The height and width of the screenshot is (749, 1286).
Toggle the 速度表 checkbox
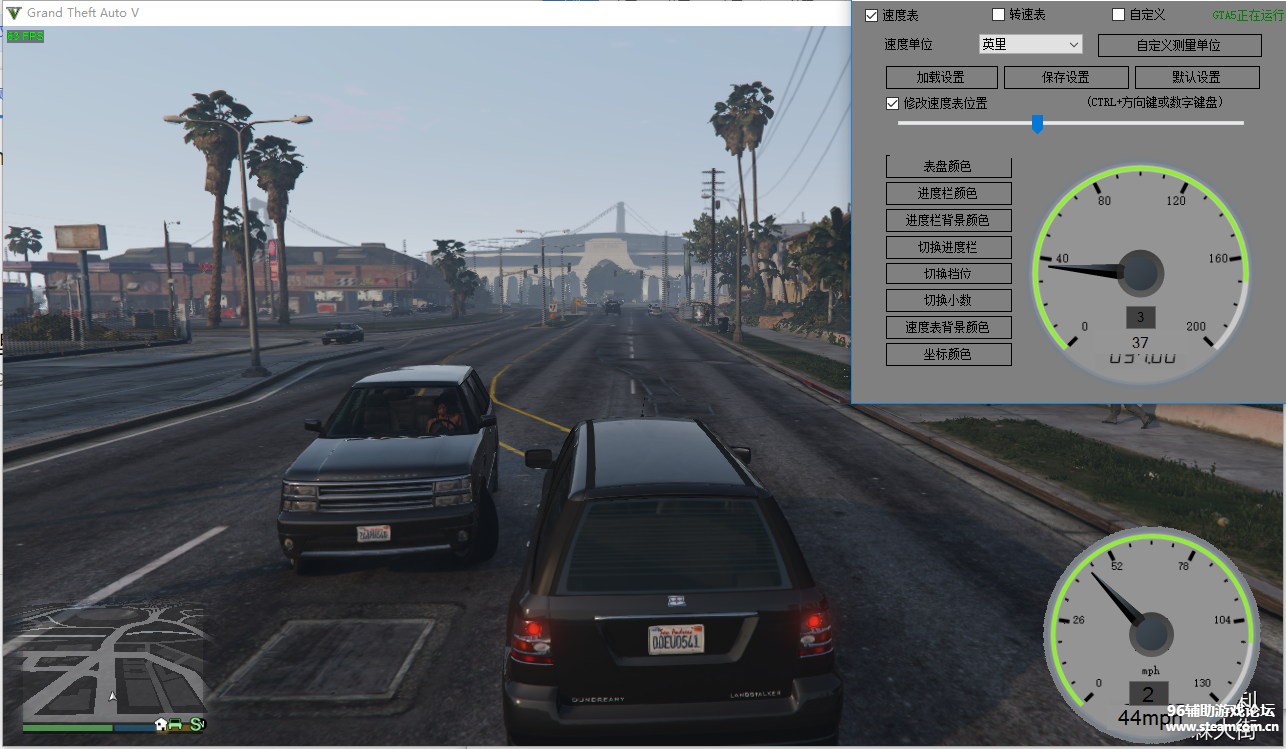(x=872, y=15)
